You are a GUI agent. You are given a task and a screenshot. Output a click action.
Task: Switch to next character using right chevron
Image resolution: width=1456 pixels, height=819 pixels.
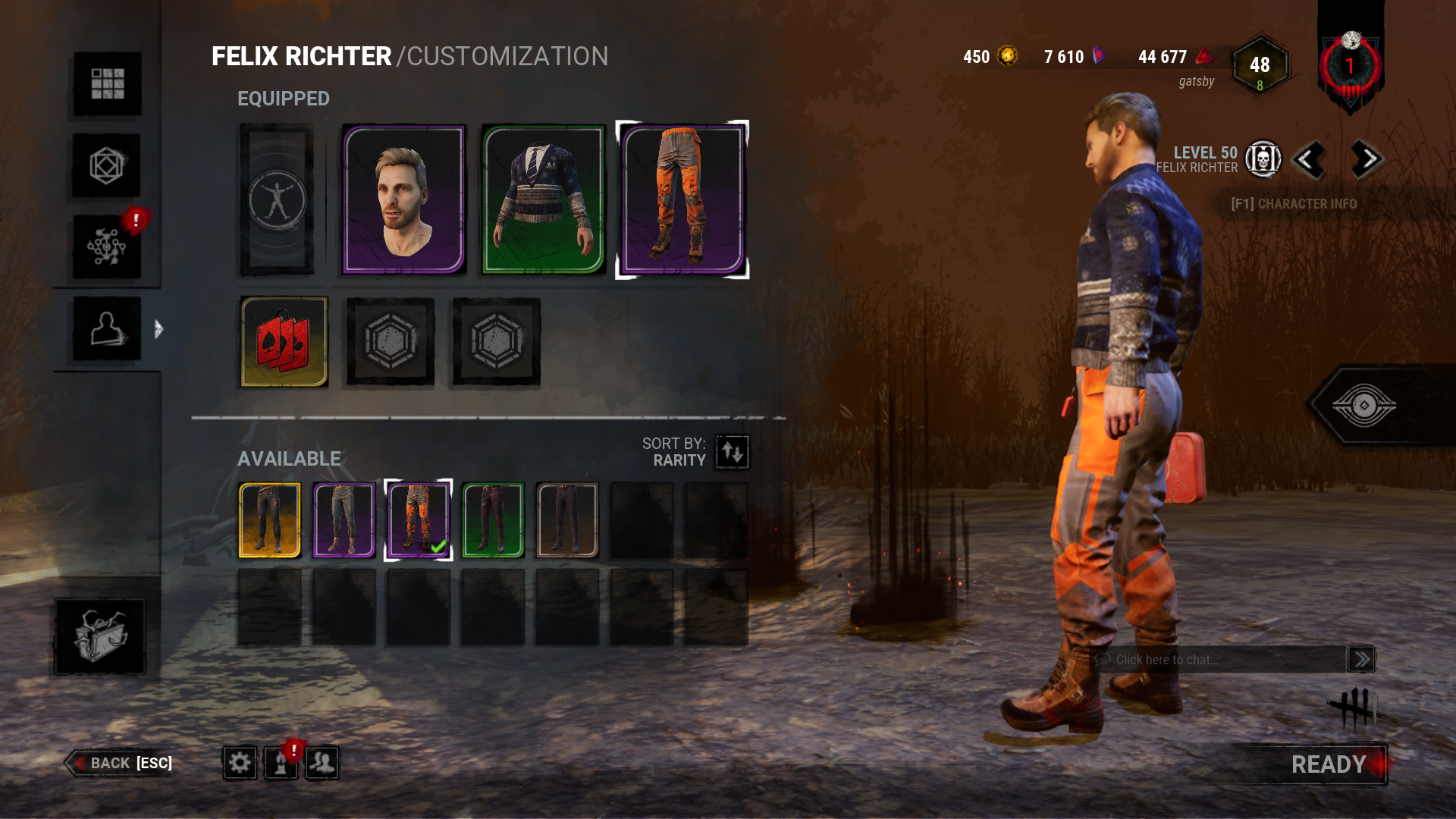(1365, 160)
